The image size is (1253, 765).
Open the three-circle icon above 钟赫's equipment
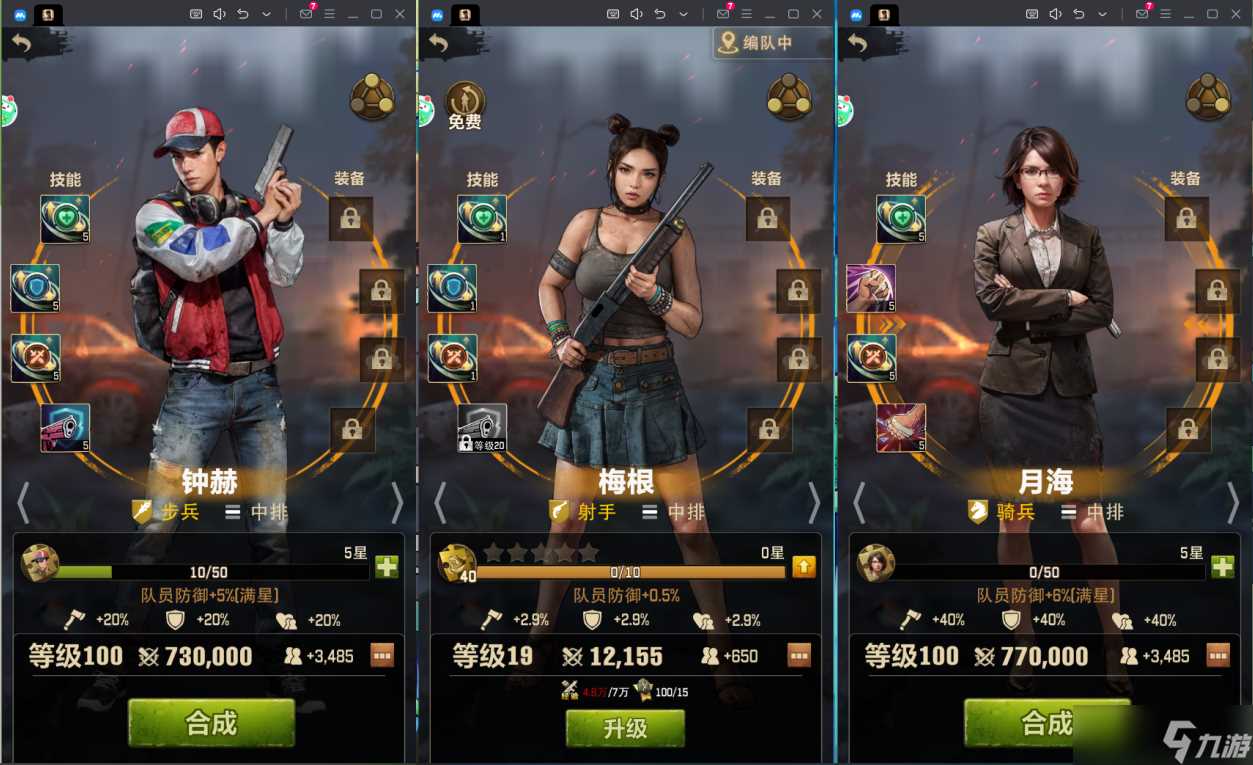pyautogui.click(x=372, y=99)
